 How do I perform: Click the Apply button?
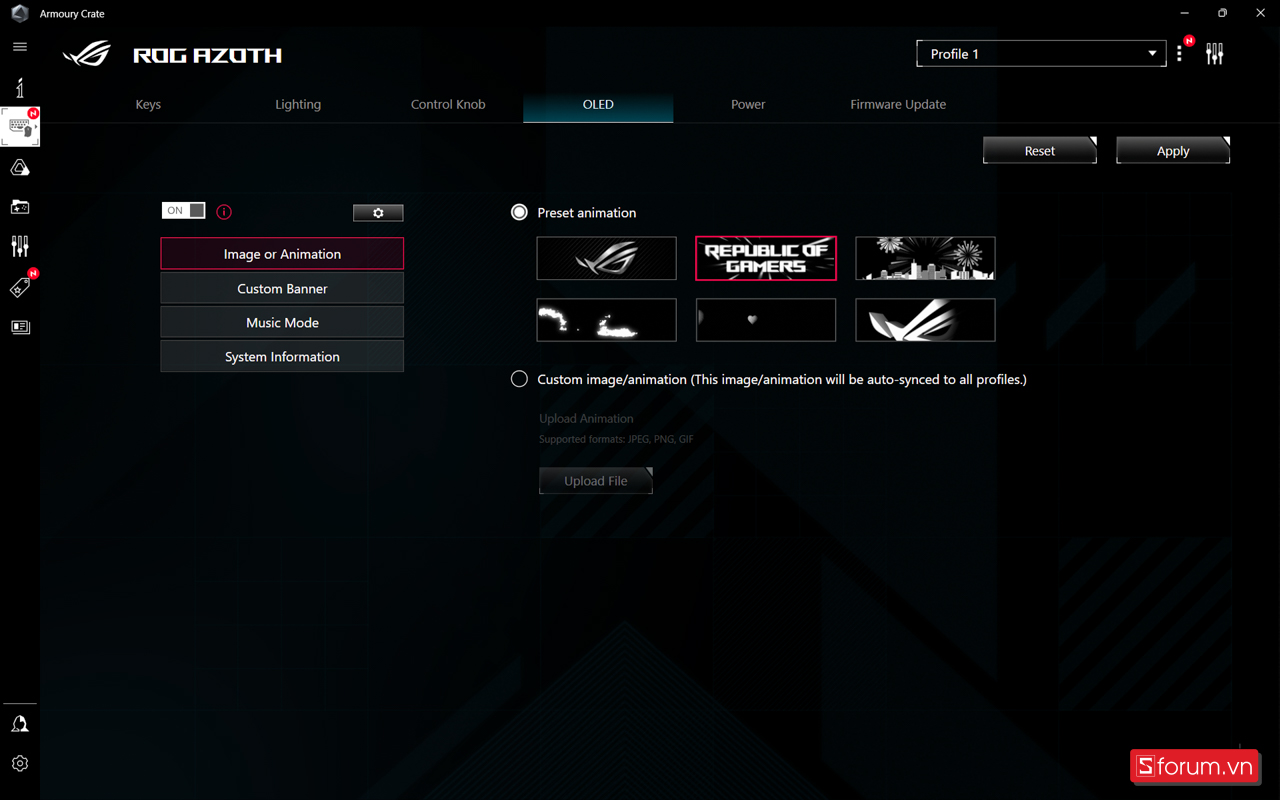[x=1172, y=149]
